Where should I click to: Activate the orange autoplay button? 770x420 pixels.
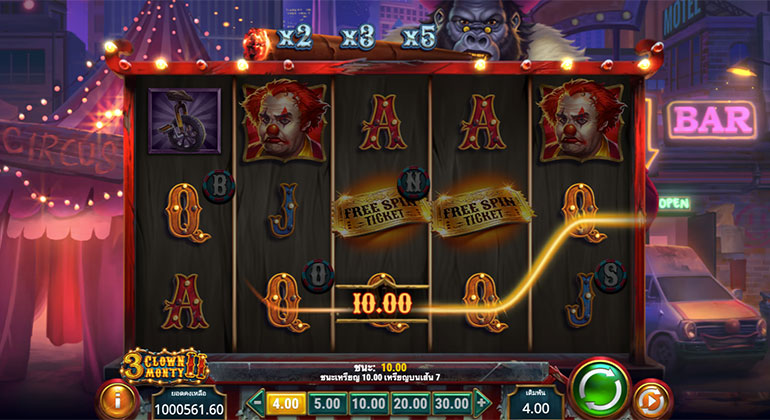[652, 398]
